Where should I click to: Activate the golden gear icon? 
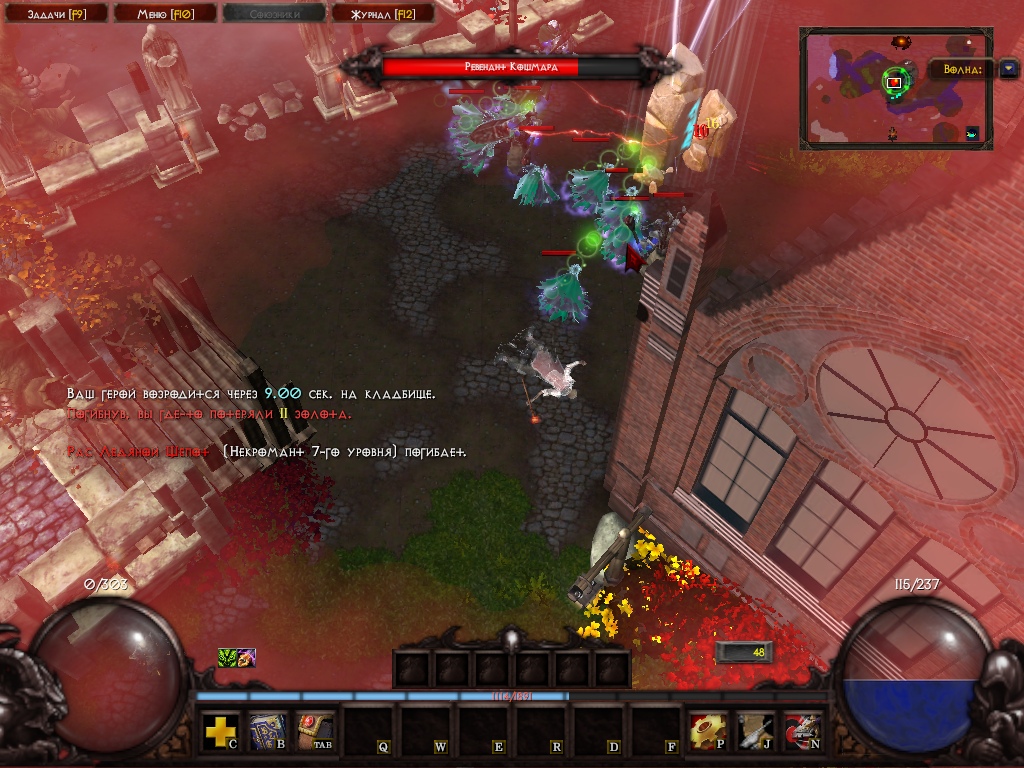pos(707,731)
